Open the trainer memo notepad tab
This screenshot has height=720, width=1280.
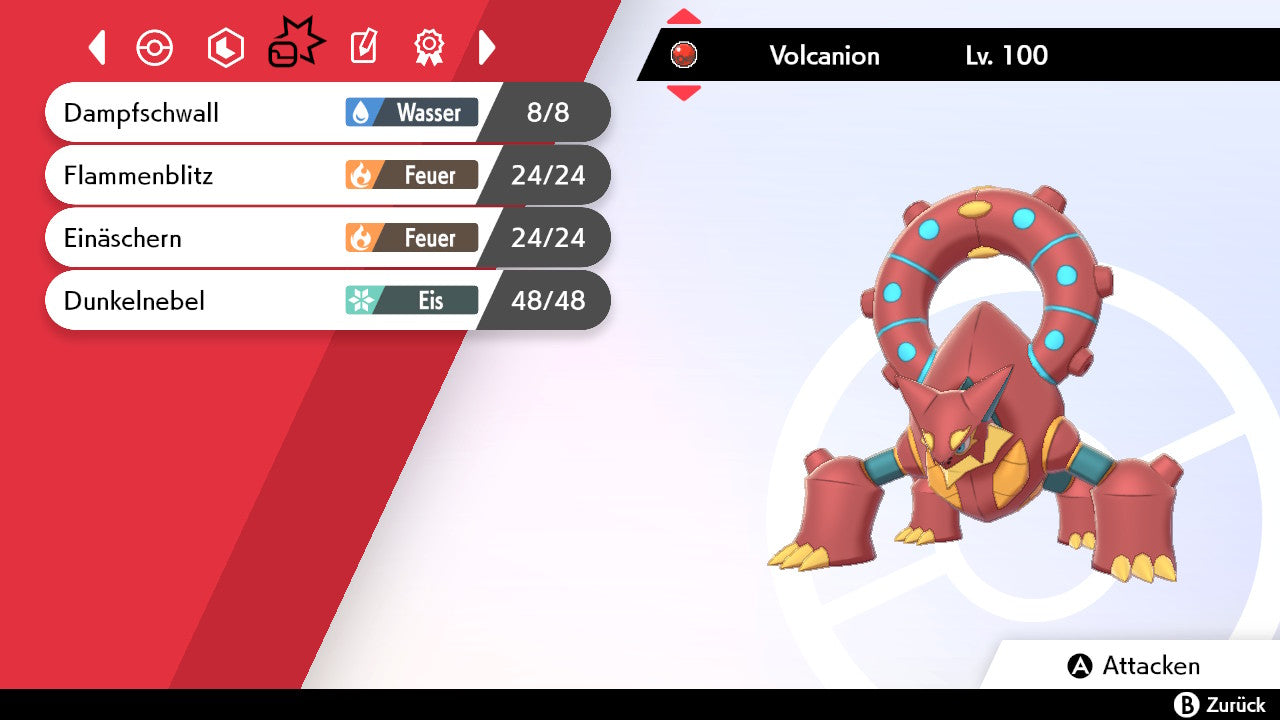point(364,47)
